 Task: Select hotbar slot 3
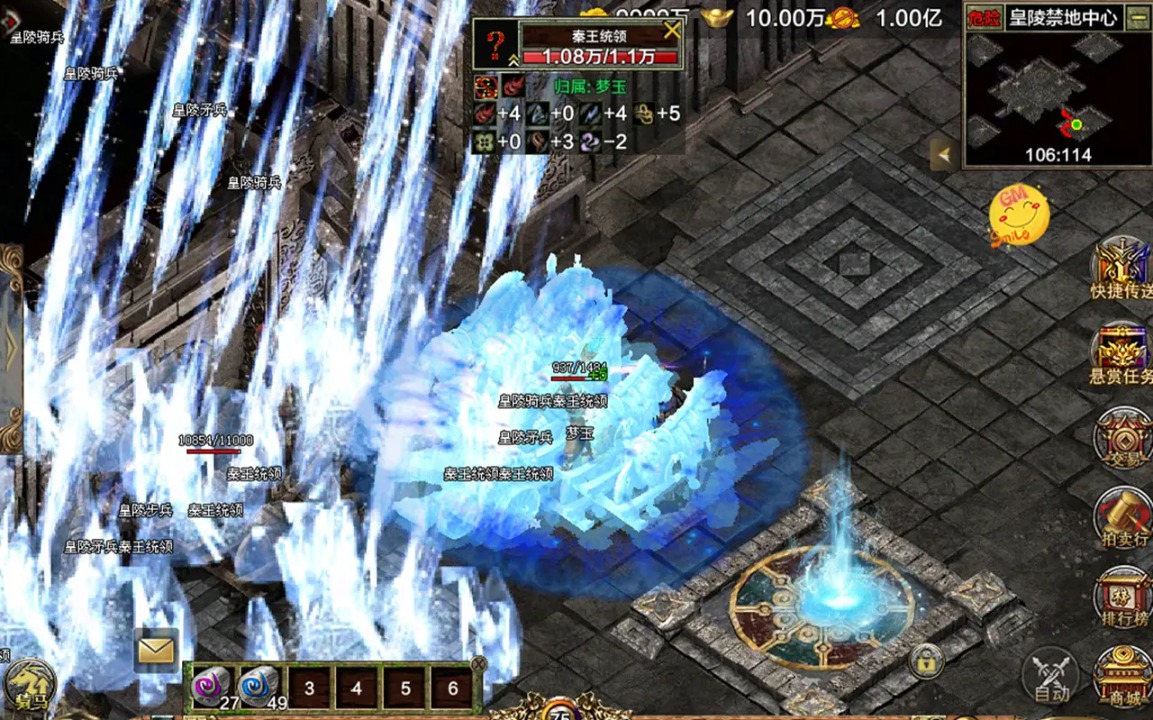pos(309,688)
